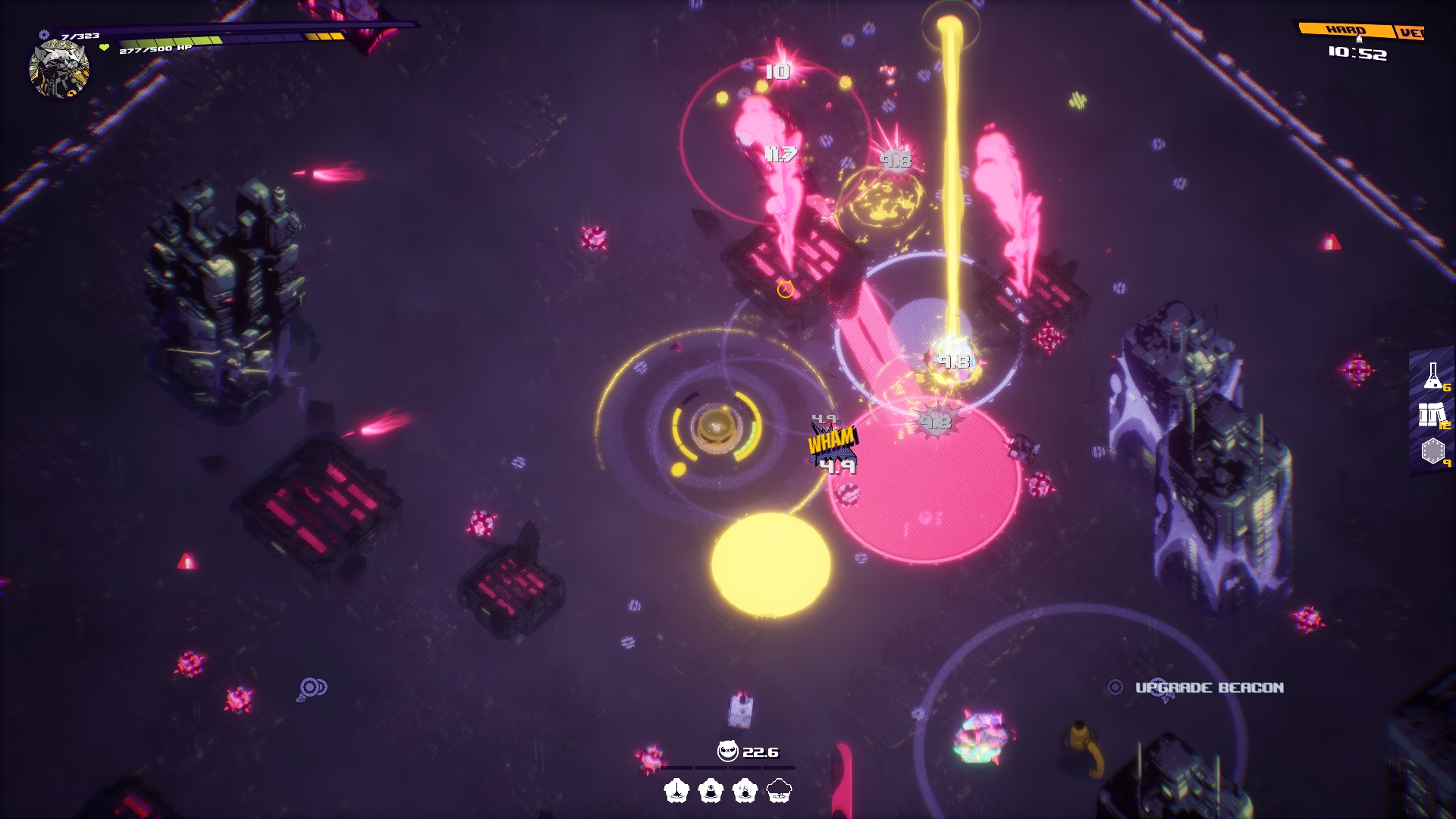Viewport: 1456px width, 819px height.
Task: Select the books resource icon
Action: (1432, 414)
